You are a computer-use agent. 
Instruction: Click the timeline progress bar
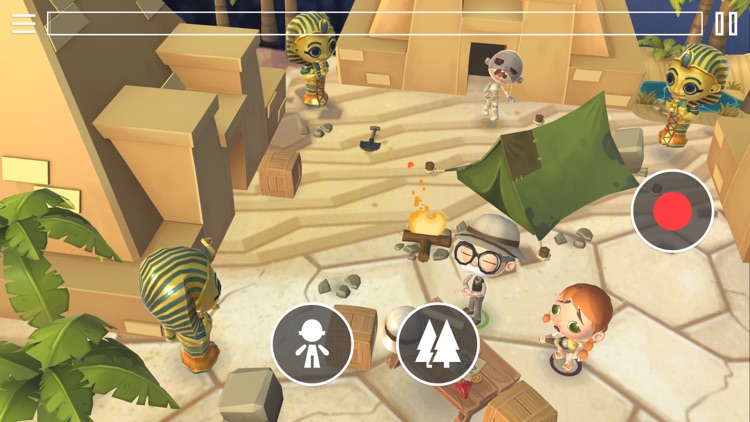click(x=375, y=24)
